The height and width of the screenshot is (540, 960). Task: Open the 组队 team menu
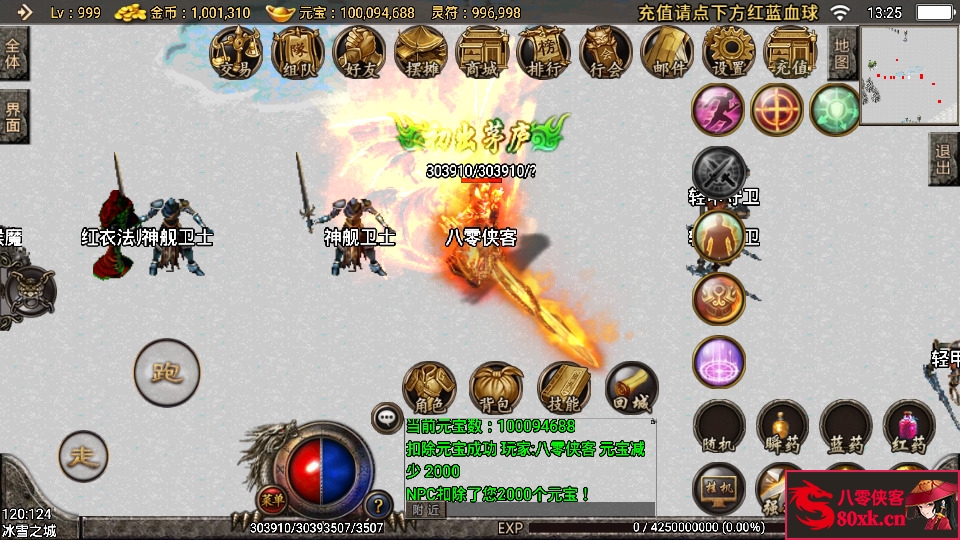click(298, 51)
